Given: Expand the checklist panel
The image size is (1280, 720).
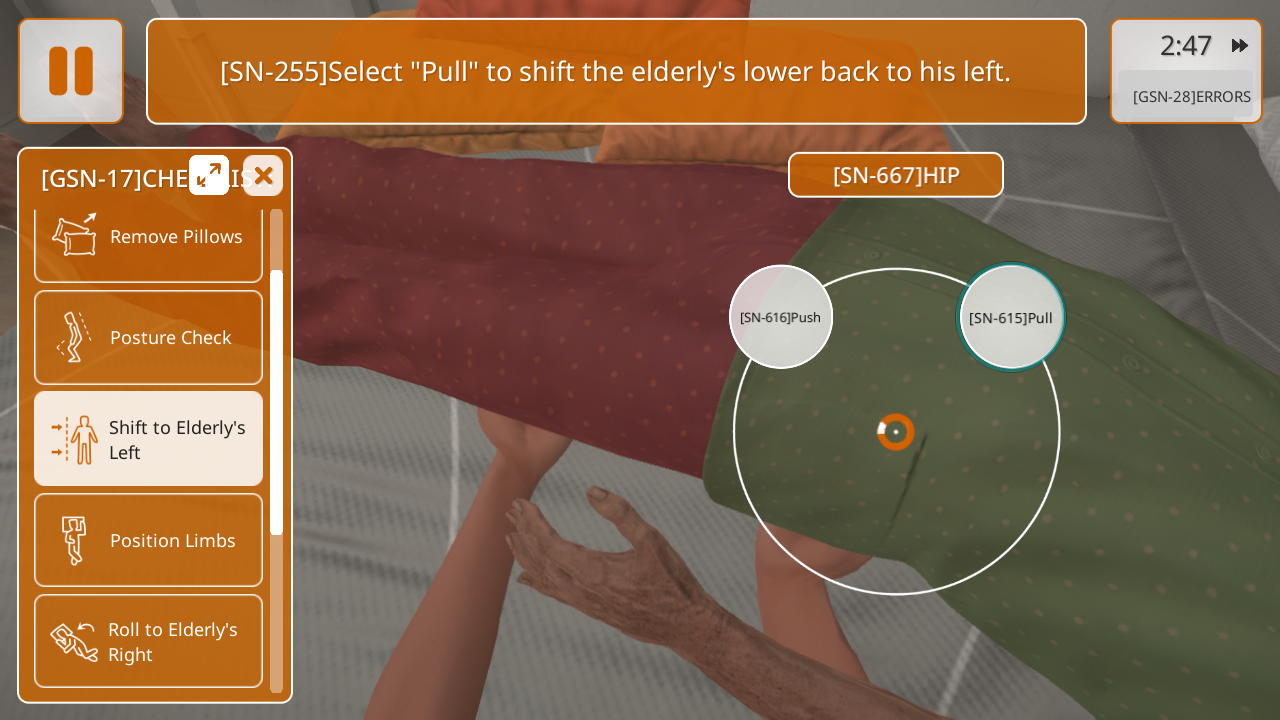Looking at the screenshot, I should pyautogui.click(x=209, y=176).
